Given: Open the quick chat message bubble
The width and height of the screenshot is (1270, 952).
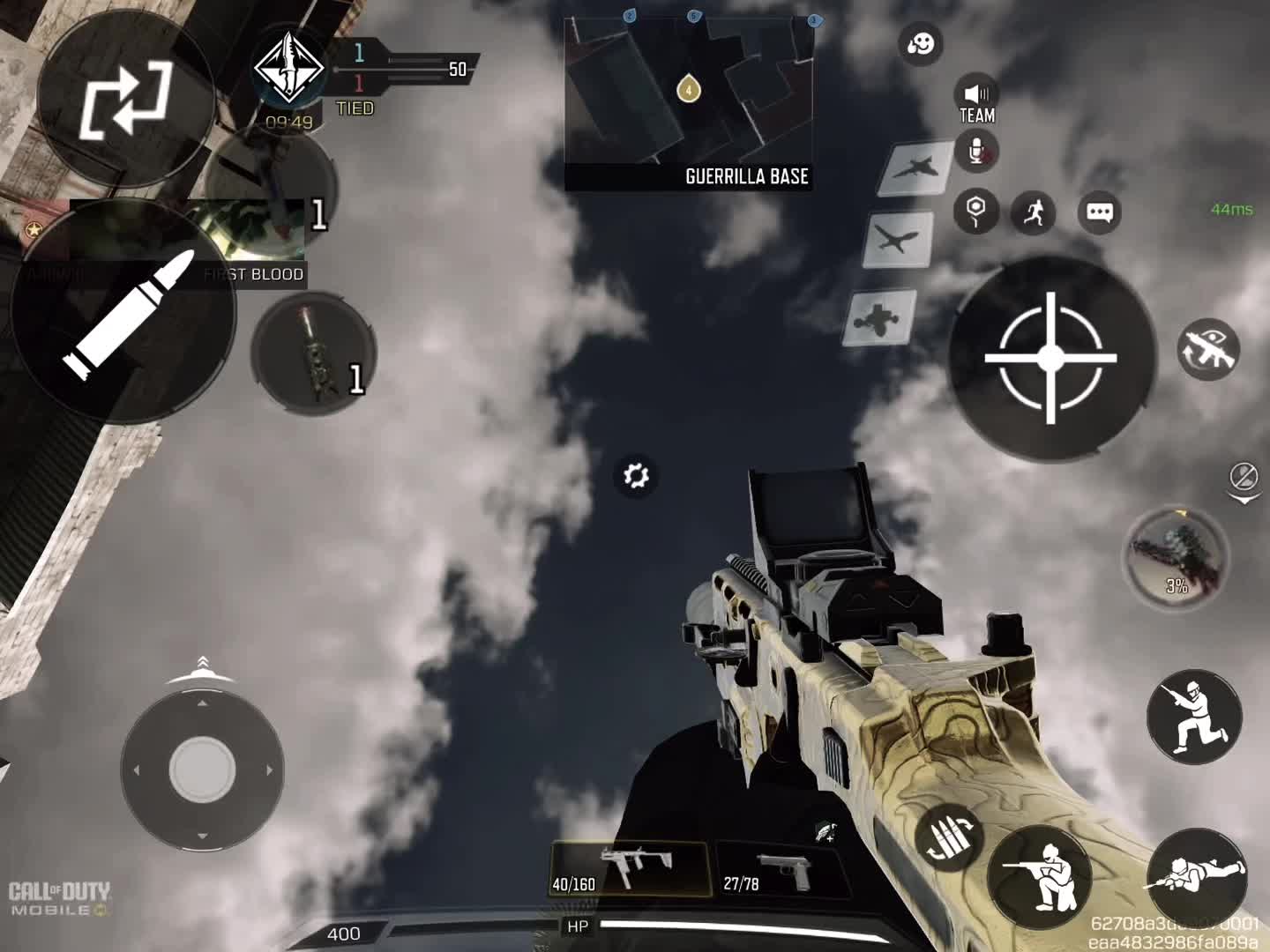Looking at the screenshot, I should point(1099,212).
